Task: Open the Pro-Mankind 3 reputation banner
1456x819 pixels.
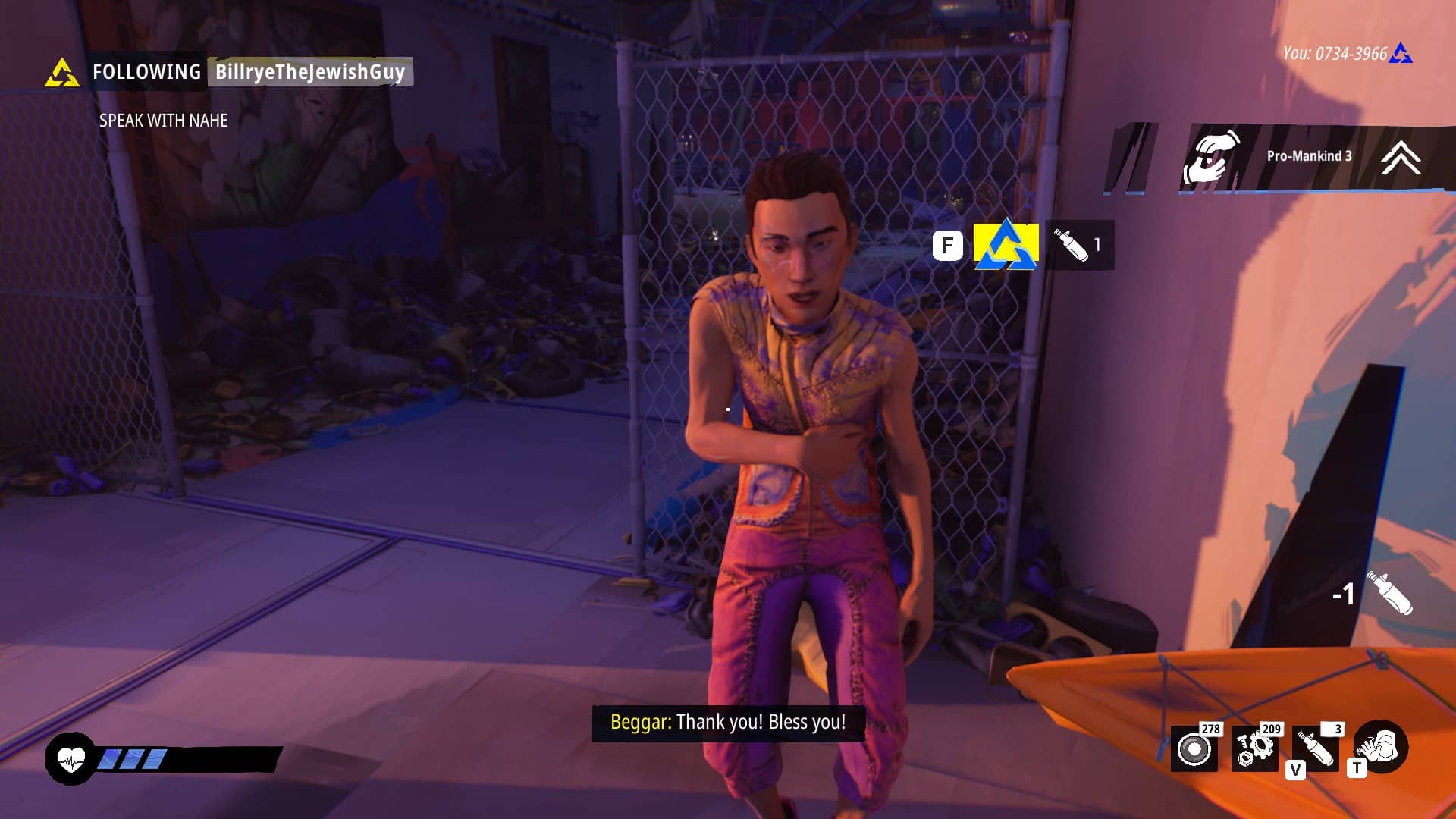Action: (x=1308, y=156)
